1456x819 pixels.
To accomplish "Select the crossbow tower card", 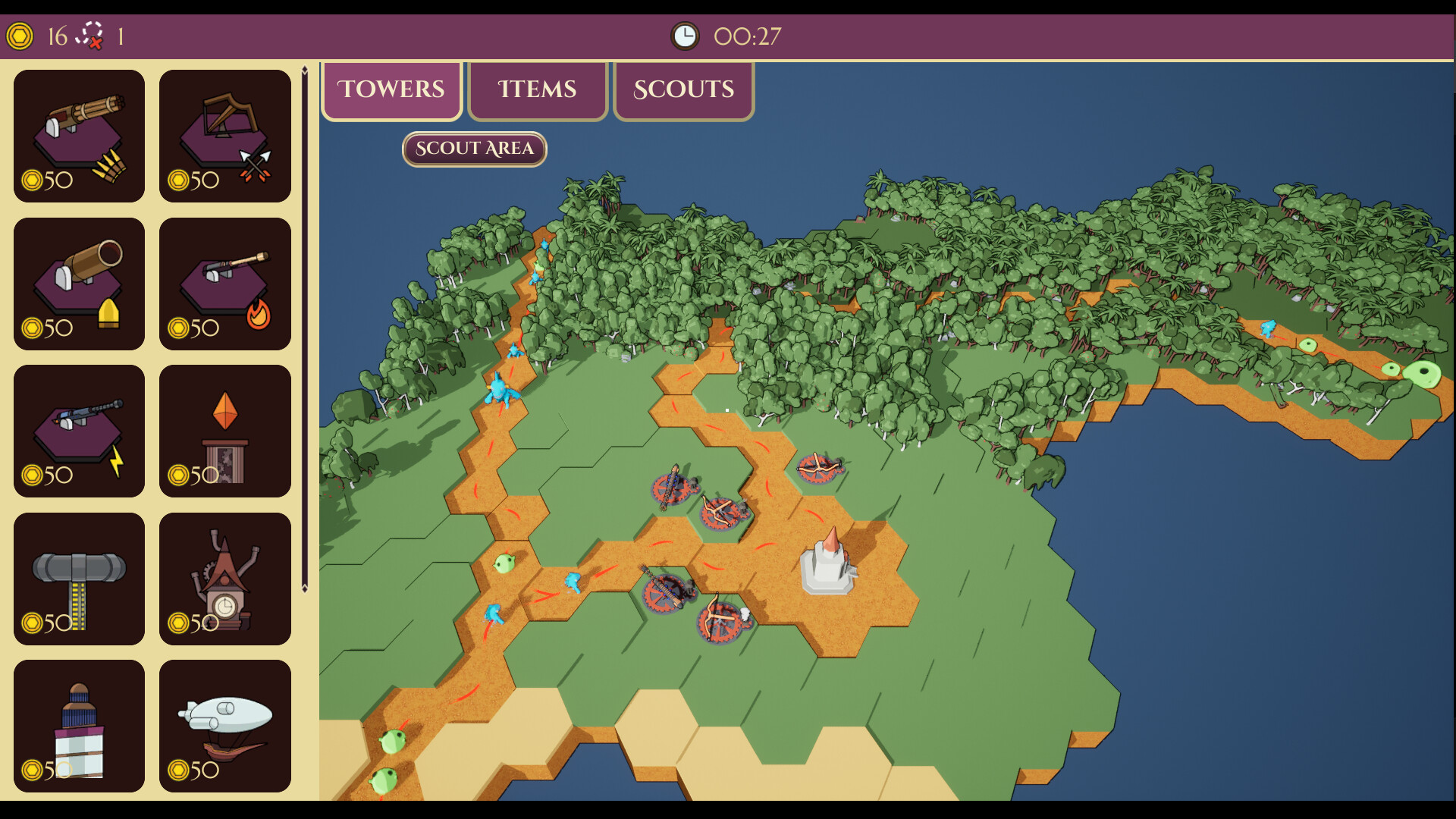I will (225, 136).
